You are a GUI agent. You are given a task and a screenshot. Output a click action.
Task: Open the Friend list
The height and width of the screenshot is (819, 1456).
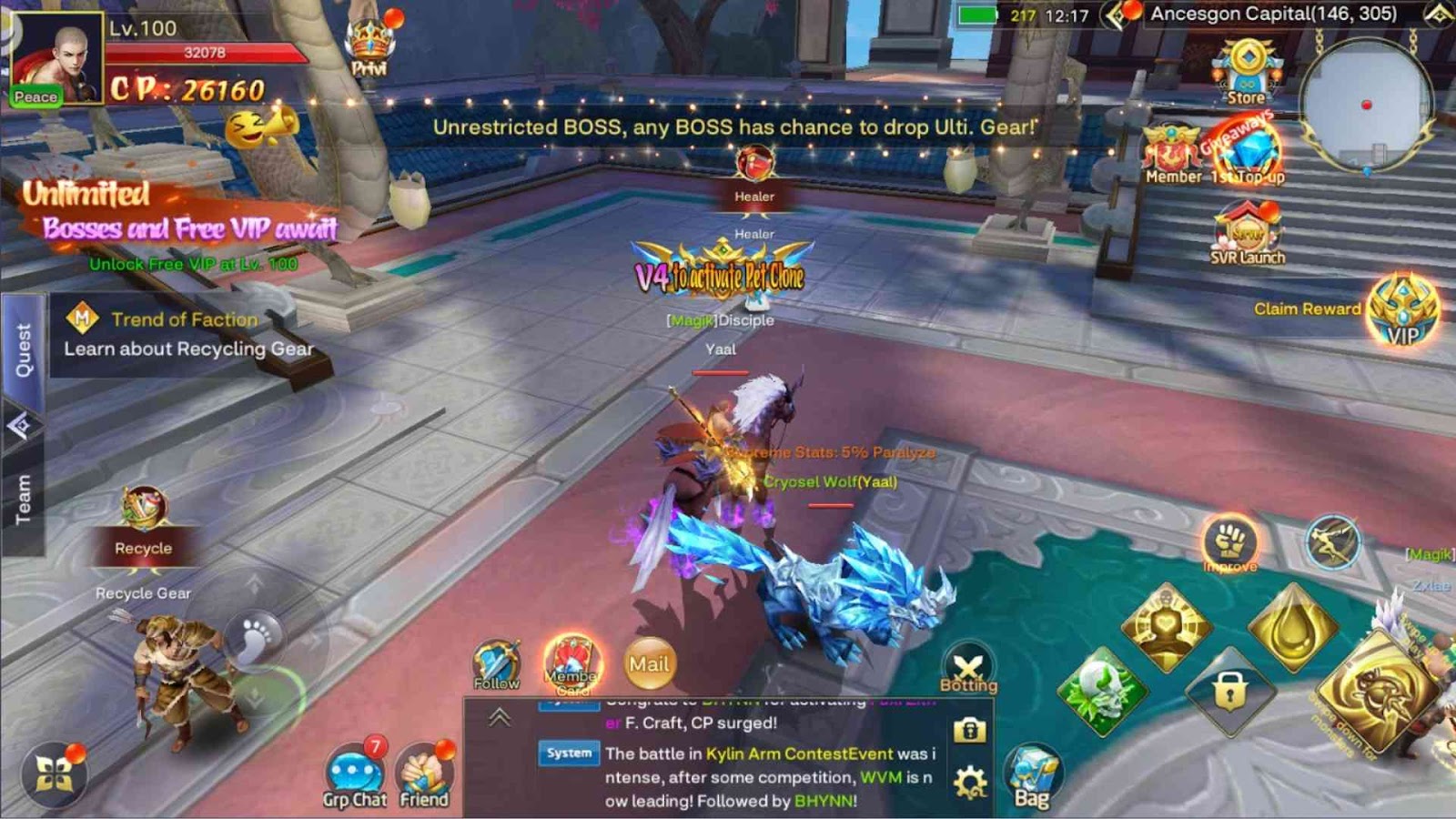click(424, 776)
